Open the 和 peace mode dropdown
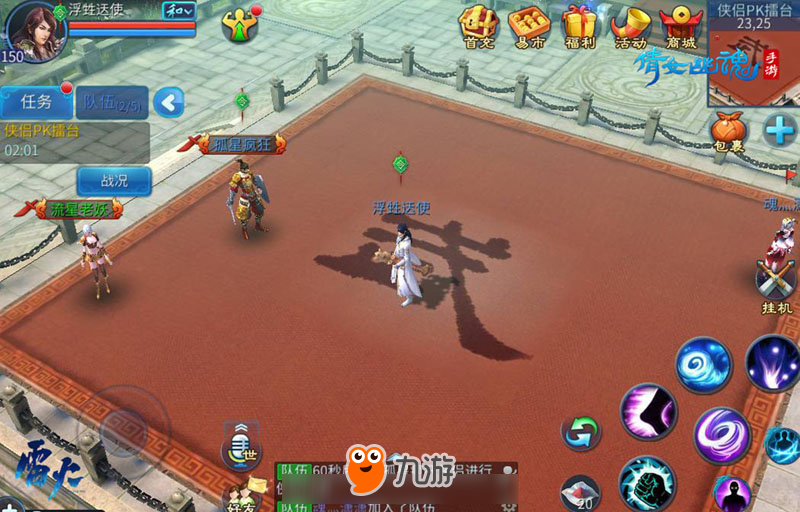This screenshot has height=512, width=800. (x=180, y=11)
